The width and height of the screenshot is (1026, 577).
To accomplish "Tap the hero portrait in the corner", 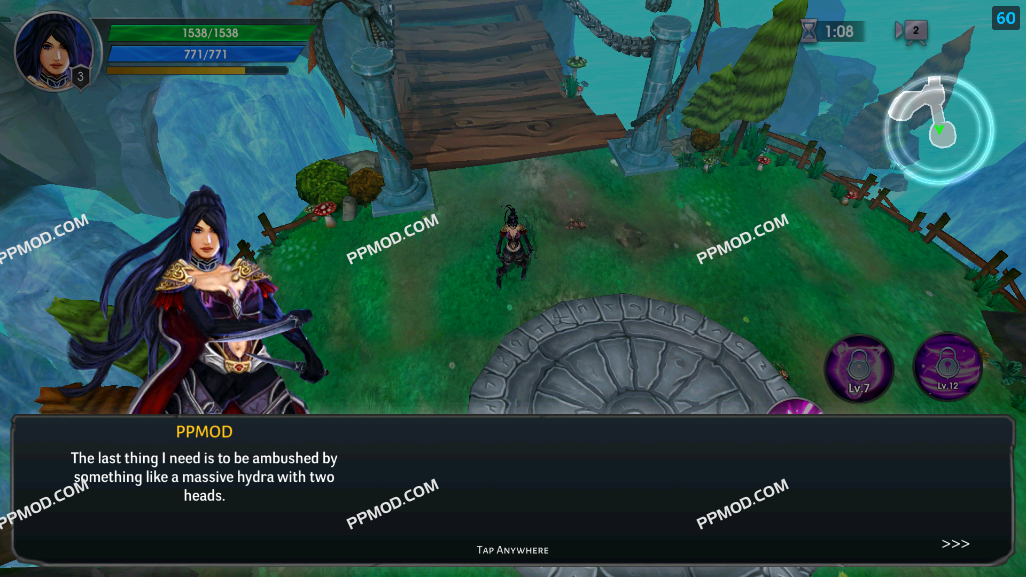I will [x=54, y=50].
